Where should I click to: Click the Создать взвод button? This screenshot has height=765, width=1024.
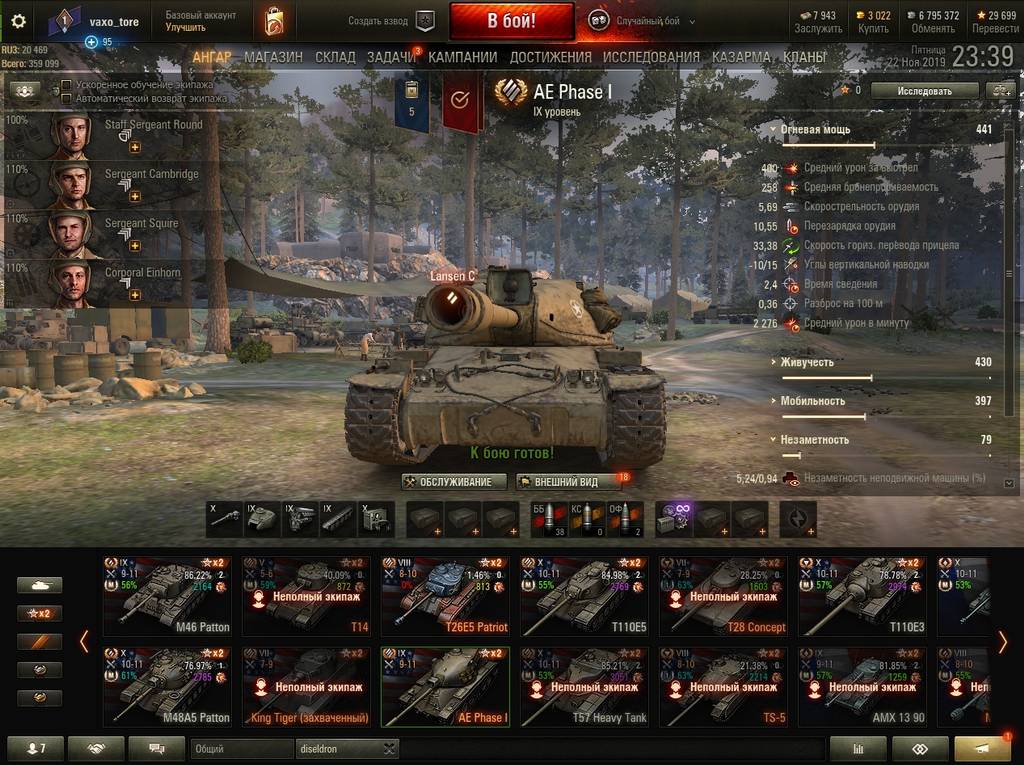392,21
